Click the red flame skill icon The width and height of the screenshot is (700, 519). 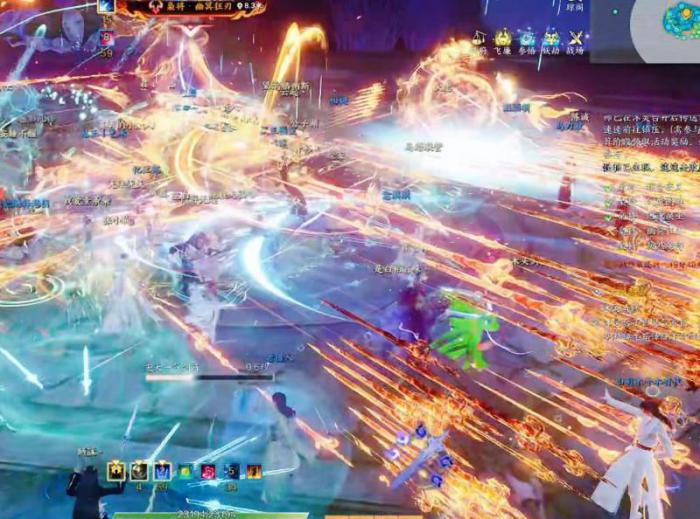pyautogui.click(x=254, y=470)
